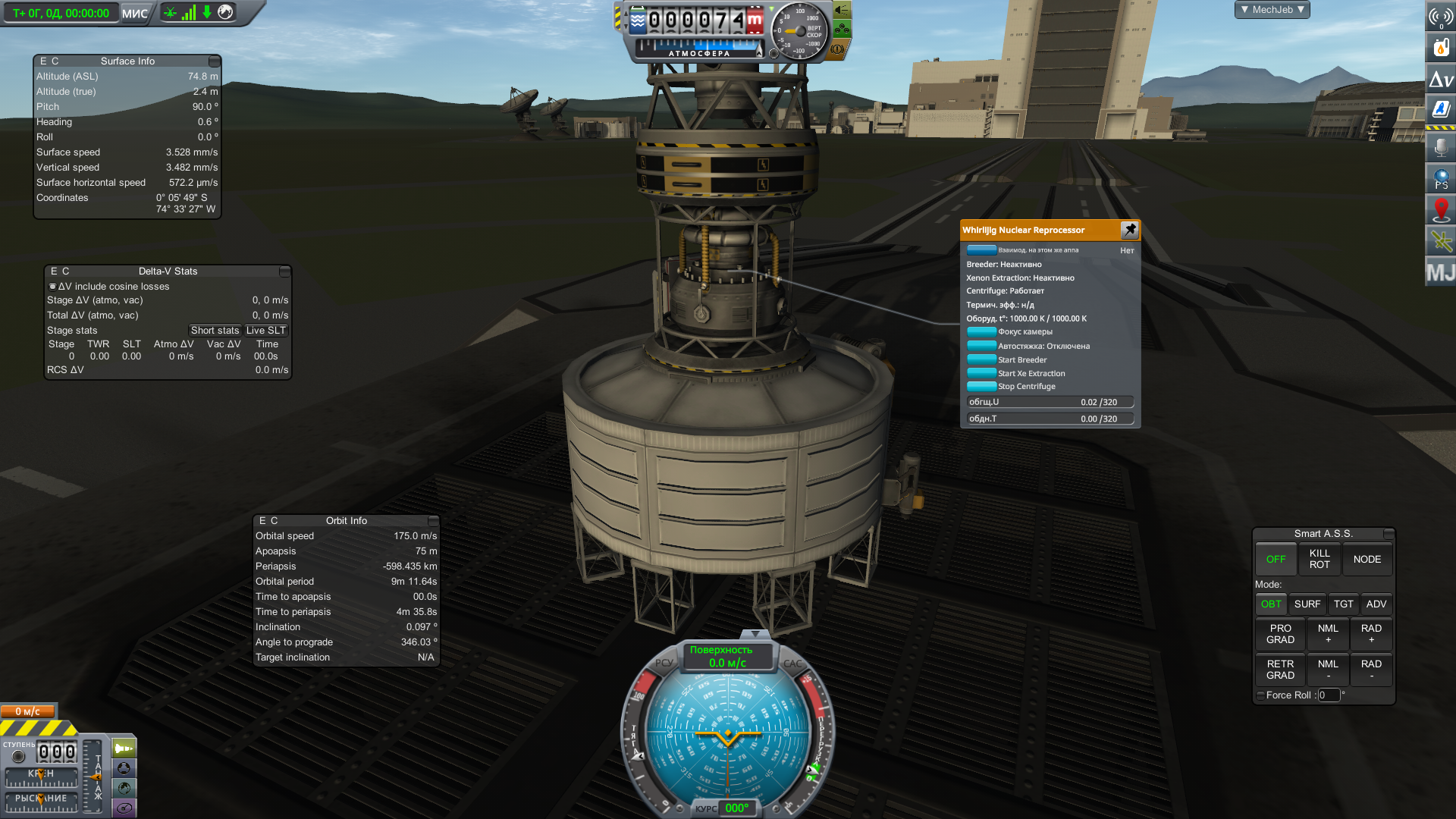Viewport: 1456px width, 819px height.
Task: Toggle Live SLT in Delta-V Stats
Action: coord(265,331)
